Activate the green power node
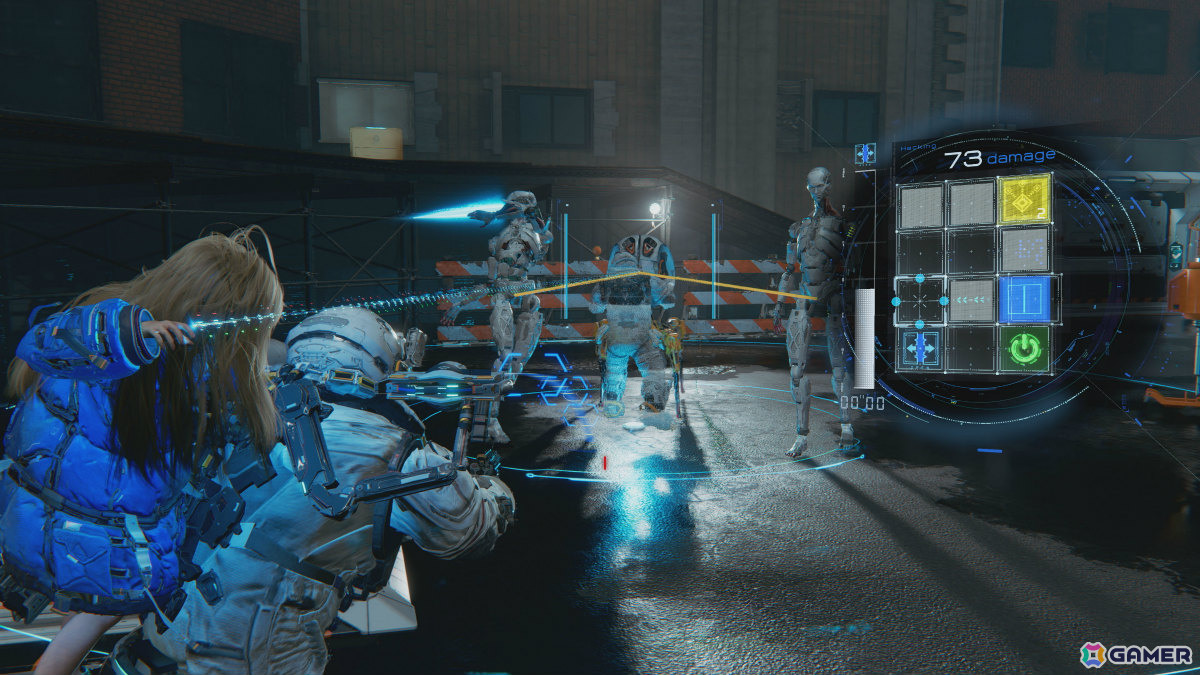1200x675 pixels. click(1025, 348)
